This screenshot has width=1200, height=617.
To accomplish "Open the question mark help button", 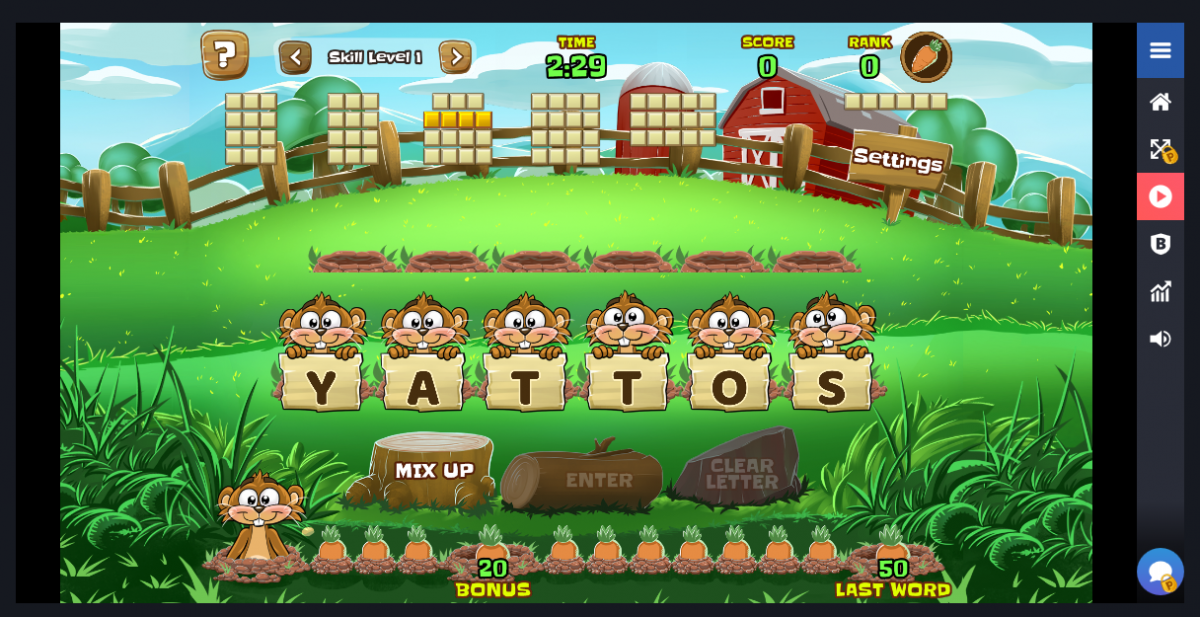I will click(225, 55).
